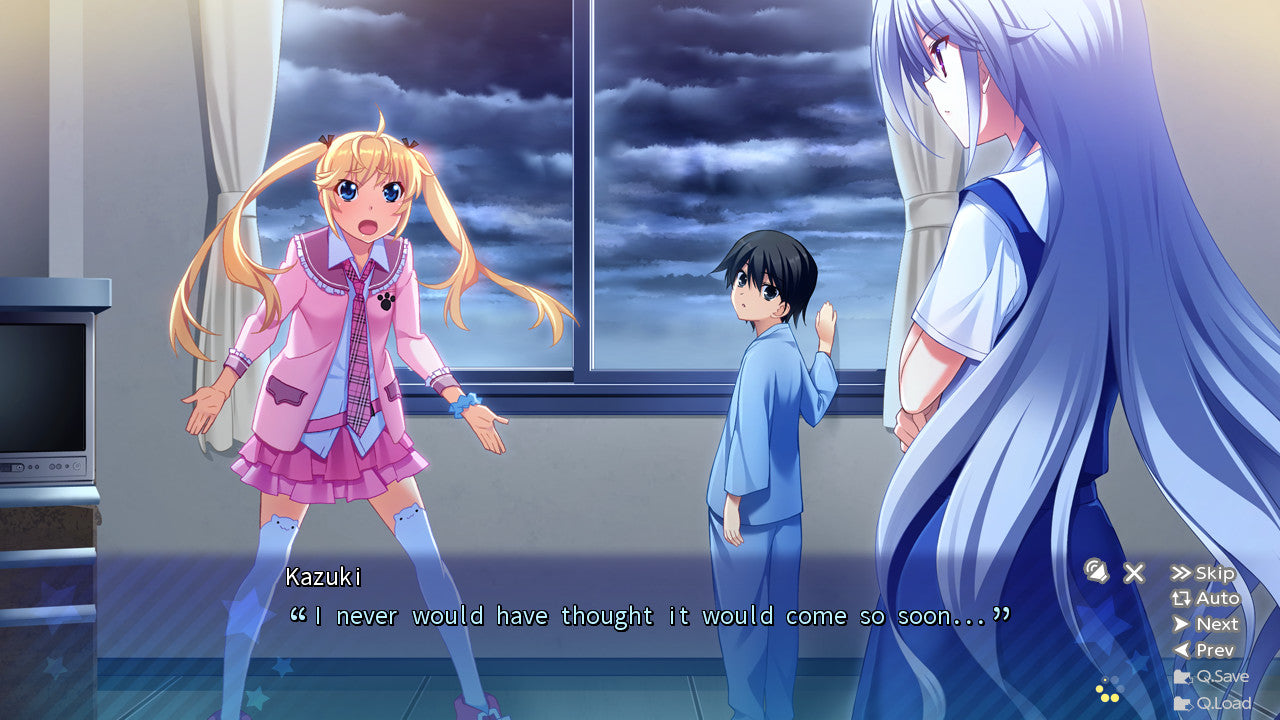Select the play-arrow icon beside Next
The height and width of the screenshot is (720, 1280).
pyautogui.click(x=1181, y=624)
